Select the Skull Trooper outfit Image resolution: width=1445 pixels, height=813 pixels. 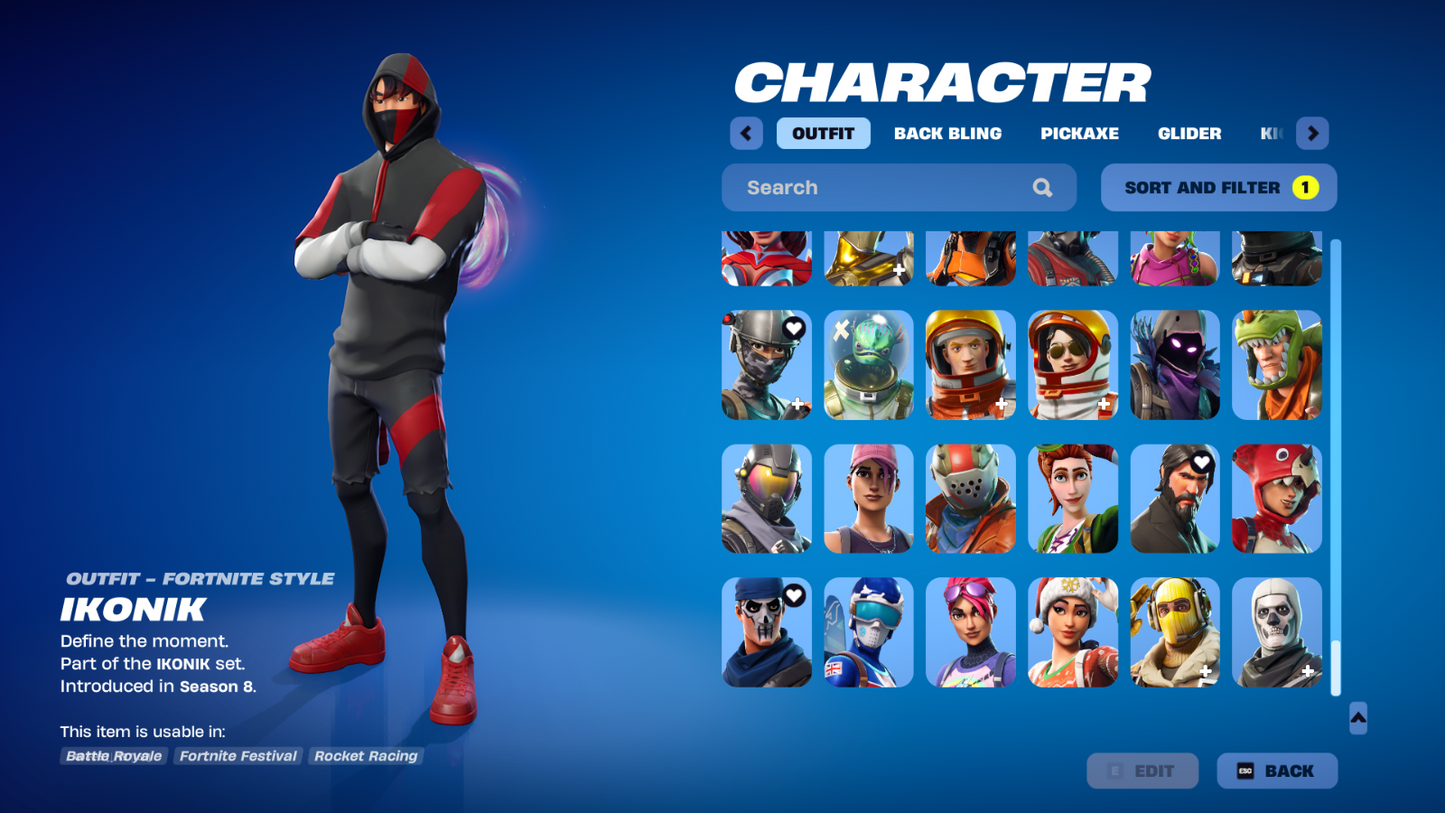coord(1276,632)
